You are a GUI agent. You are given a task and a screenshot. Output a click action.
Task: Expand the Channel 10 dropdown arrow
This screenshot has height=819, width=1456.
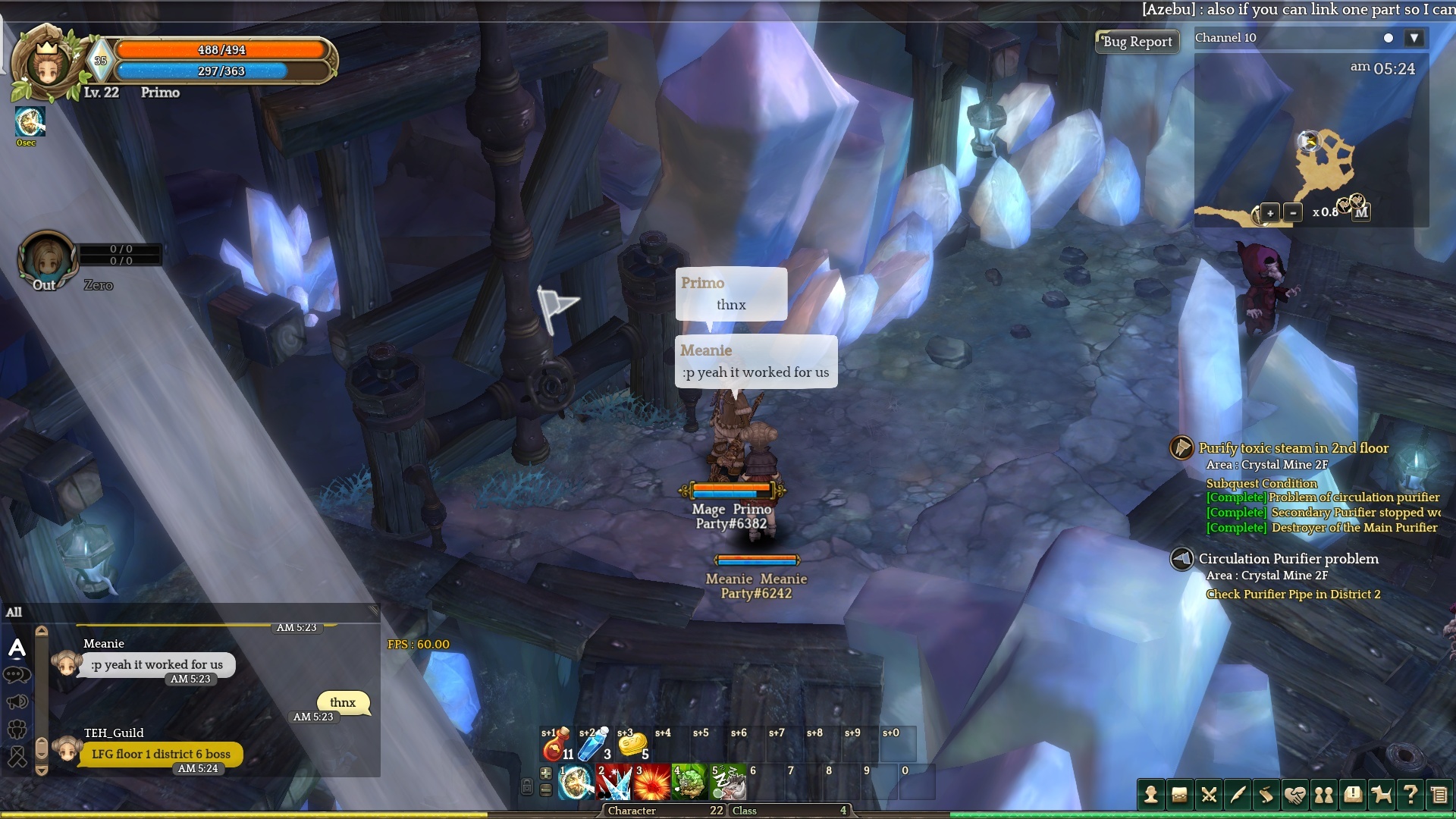point(1414,38)
